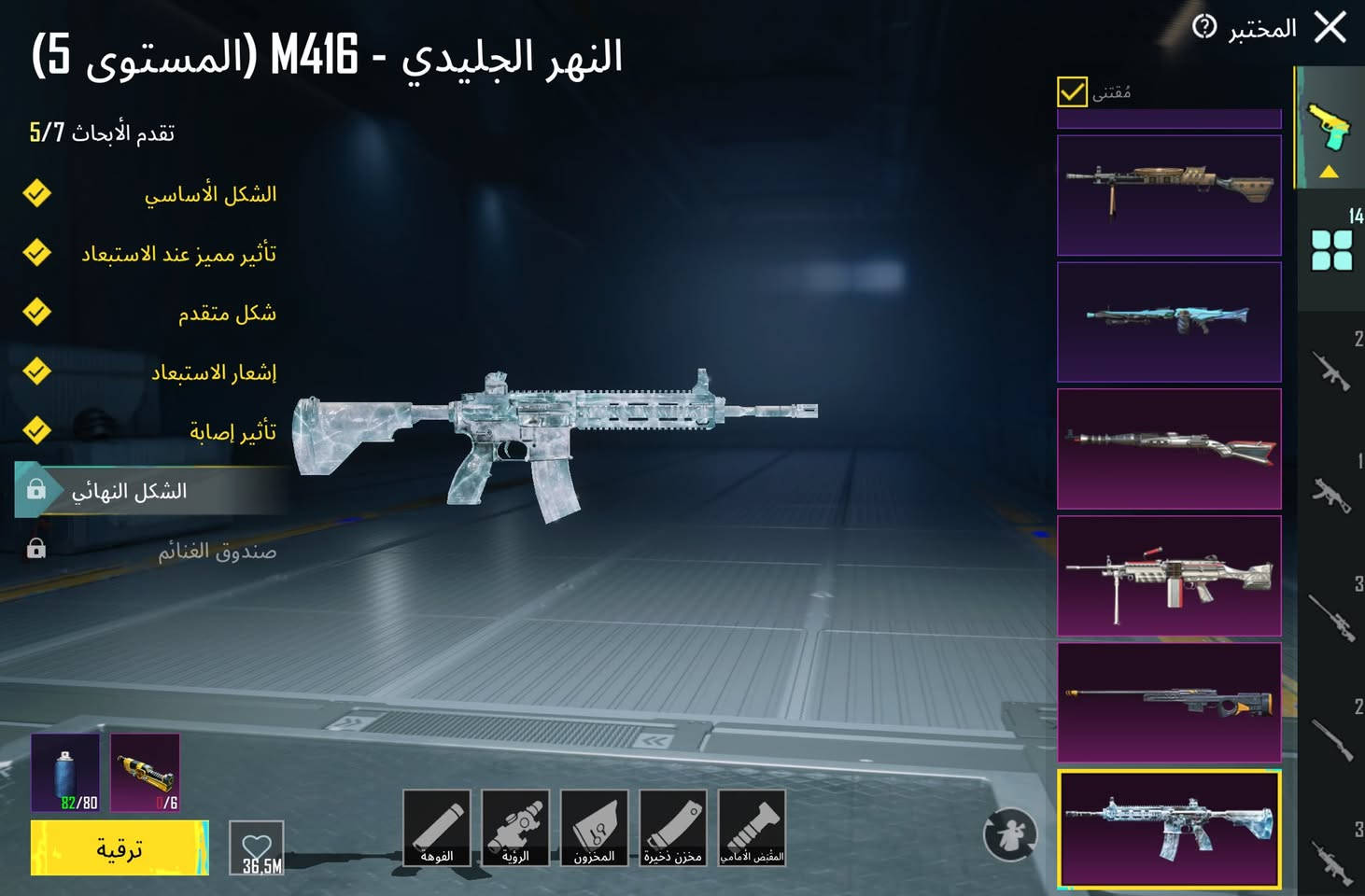Select the magazine (مخزن ذخيرة) attachment slot

pyautogui.click(x=674, y=829)
